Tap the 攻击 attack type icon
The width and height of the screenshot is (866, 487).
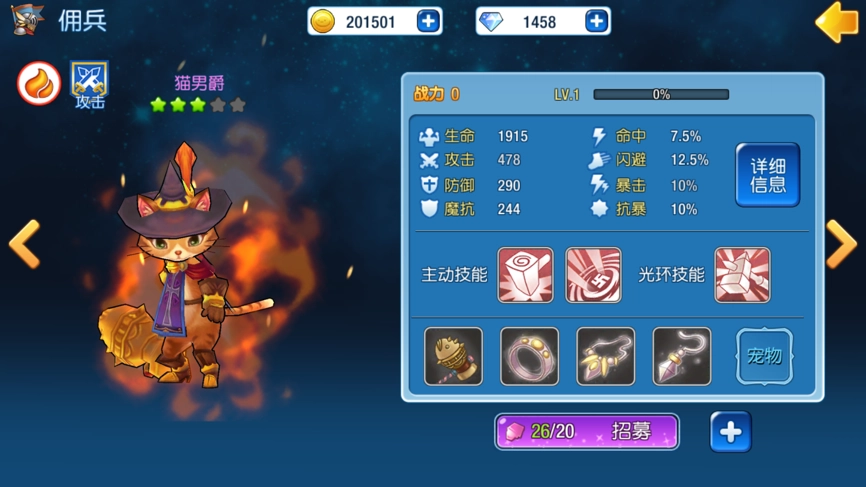pos(89,84)
